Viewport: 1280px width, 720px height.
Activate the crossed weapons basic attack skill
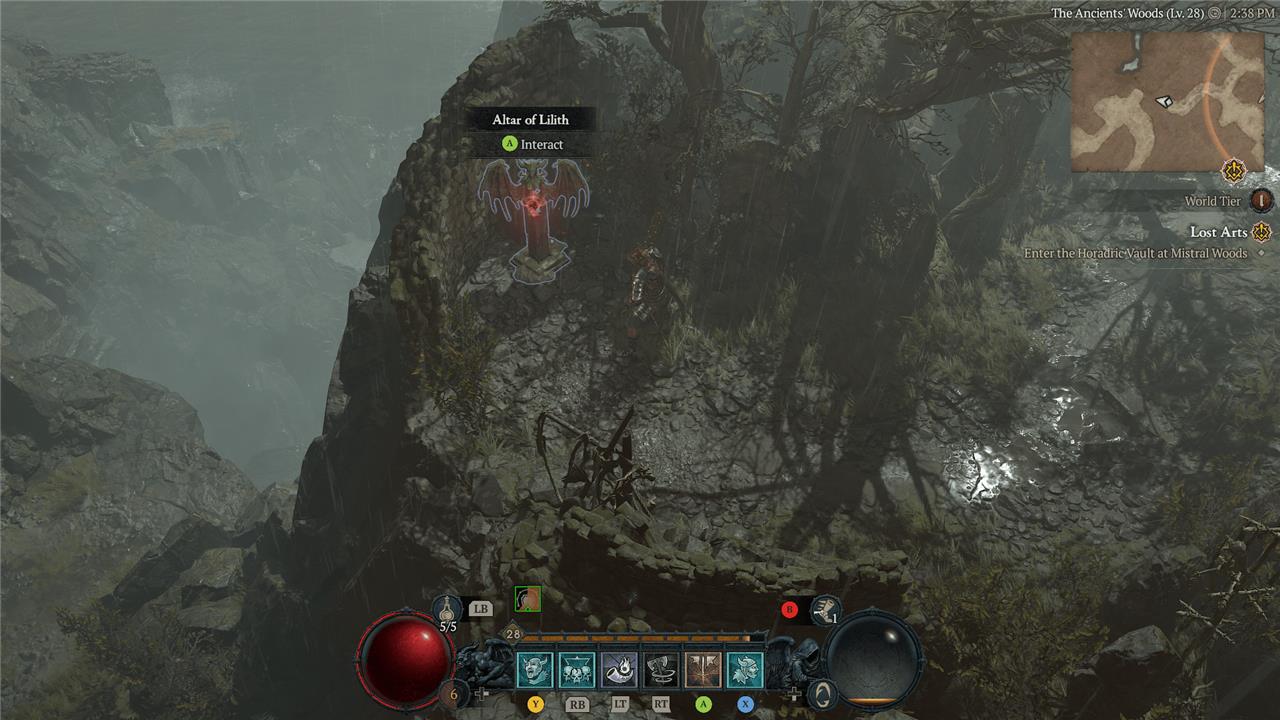(x=703, y=670)
